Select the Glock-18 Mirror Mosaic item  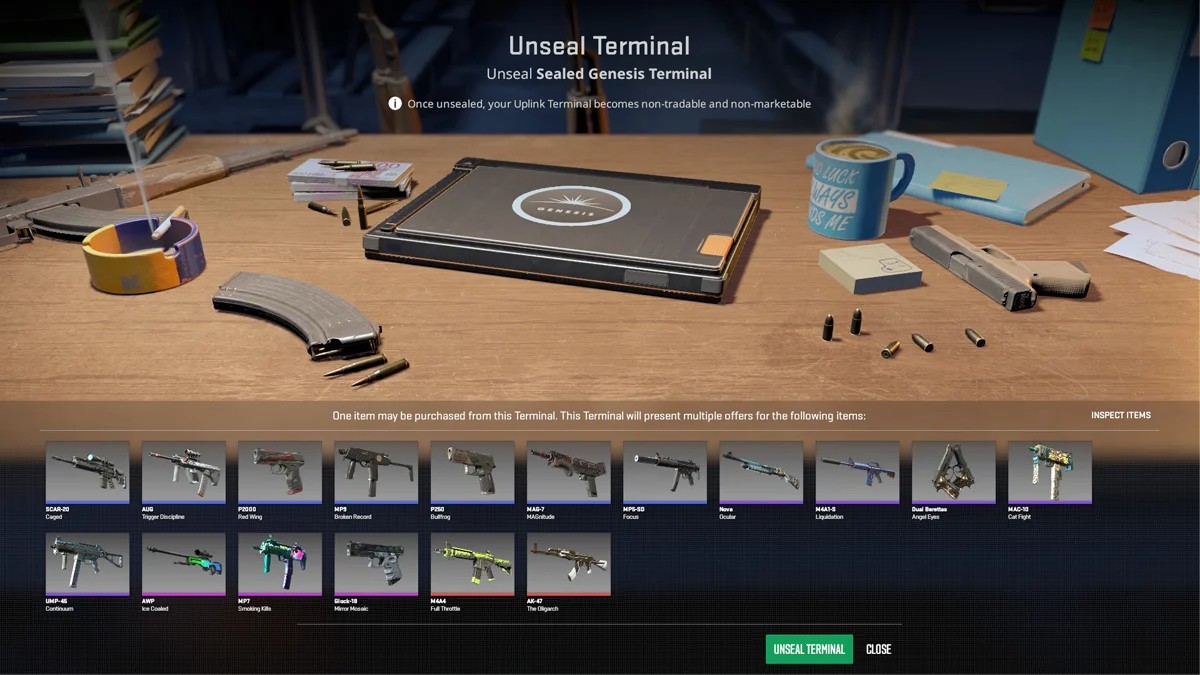click(x=376, y=564)
